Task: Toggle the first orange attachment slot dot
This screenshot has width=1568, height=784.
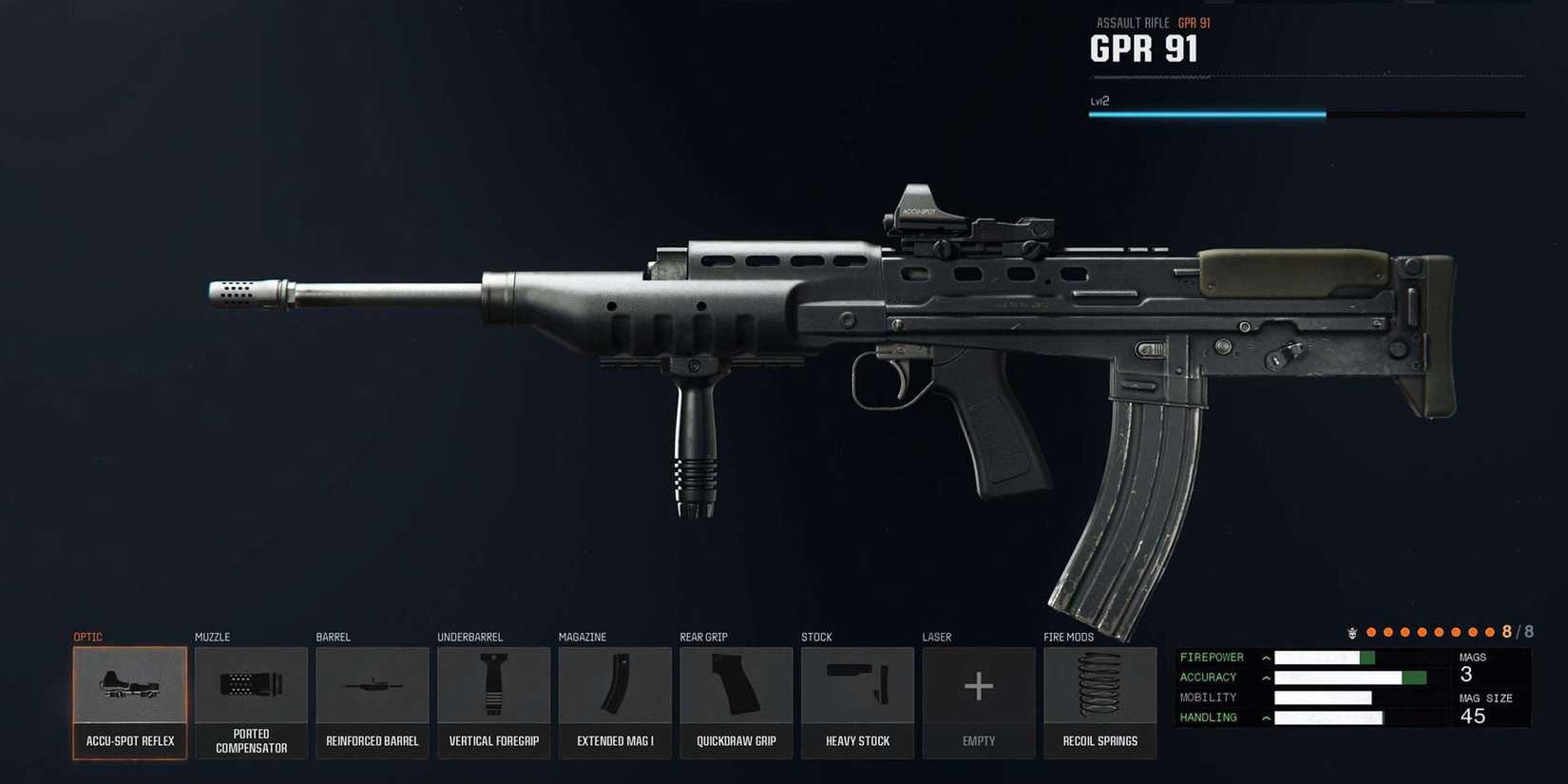Action: coord(1371,630)
